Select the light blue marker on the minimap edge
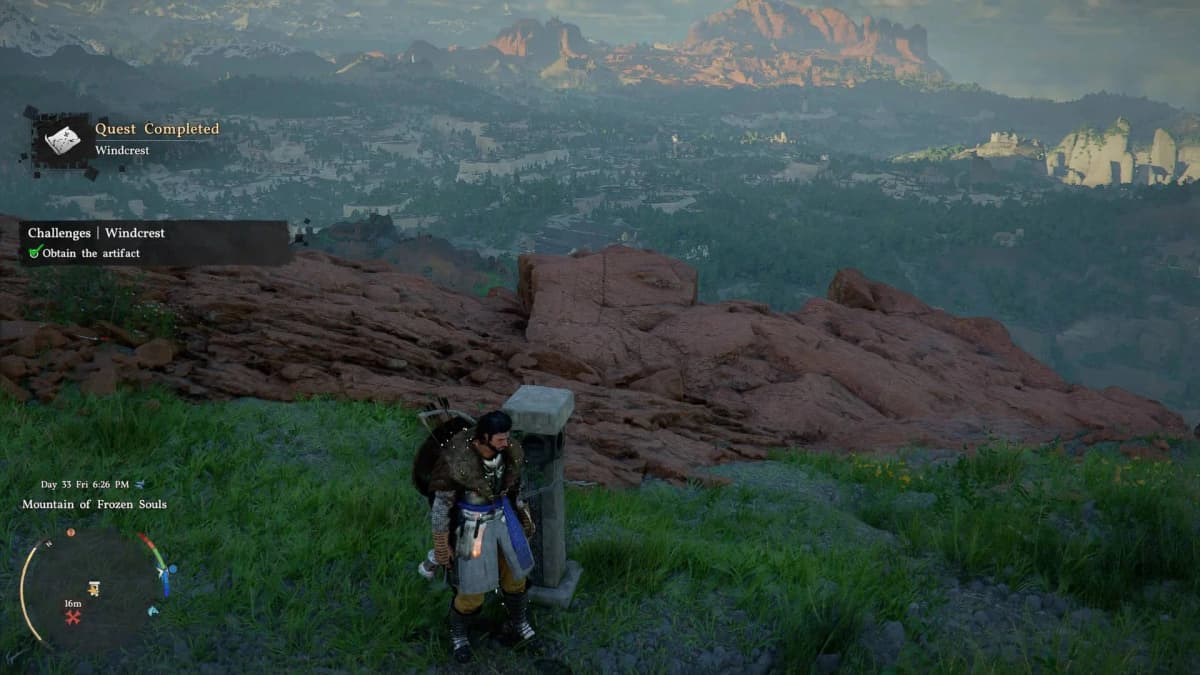 153,610
